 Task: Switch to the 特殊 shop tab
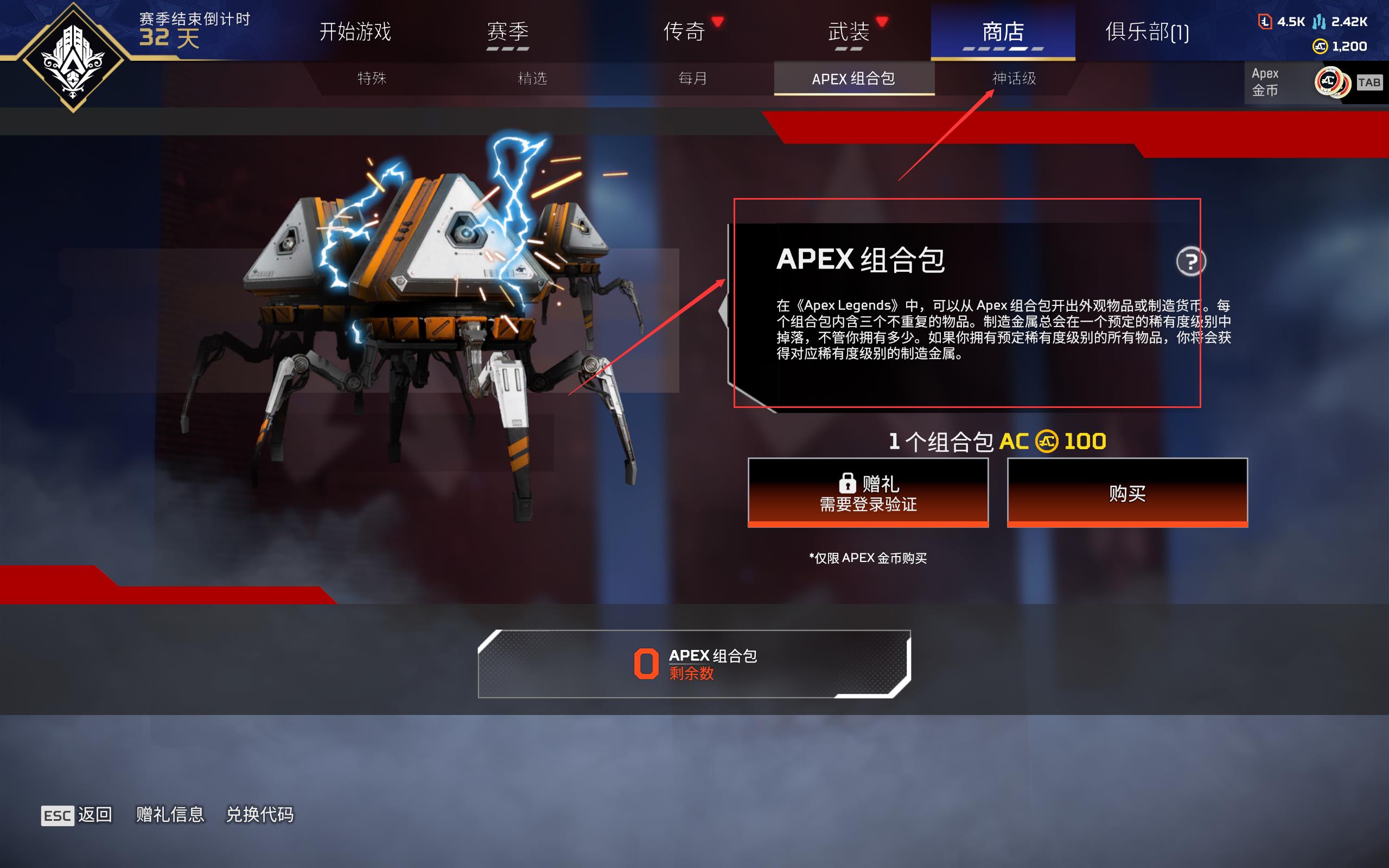click(x=371, y=79)
